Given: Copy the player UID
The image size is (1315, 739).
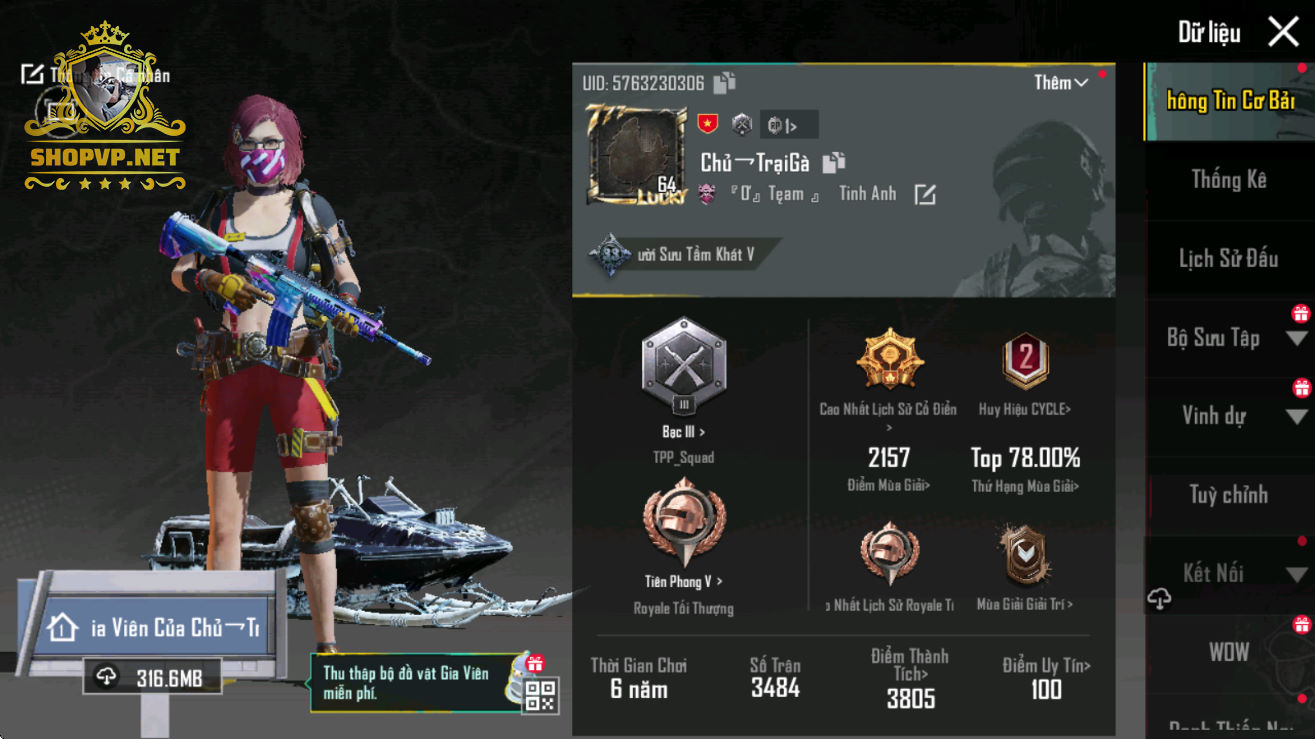Looking at the screenshot, I should point(725,83).
